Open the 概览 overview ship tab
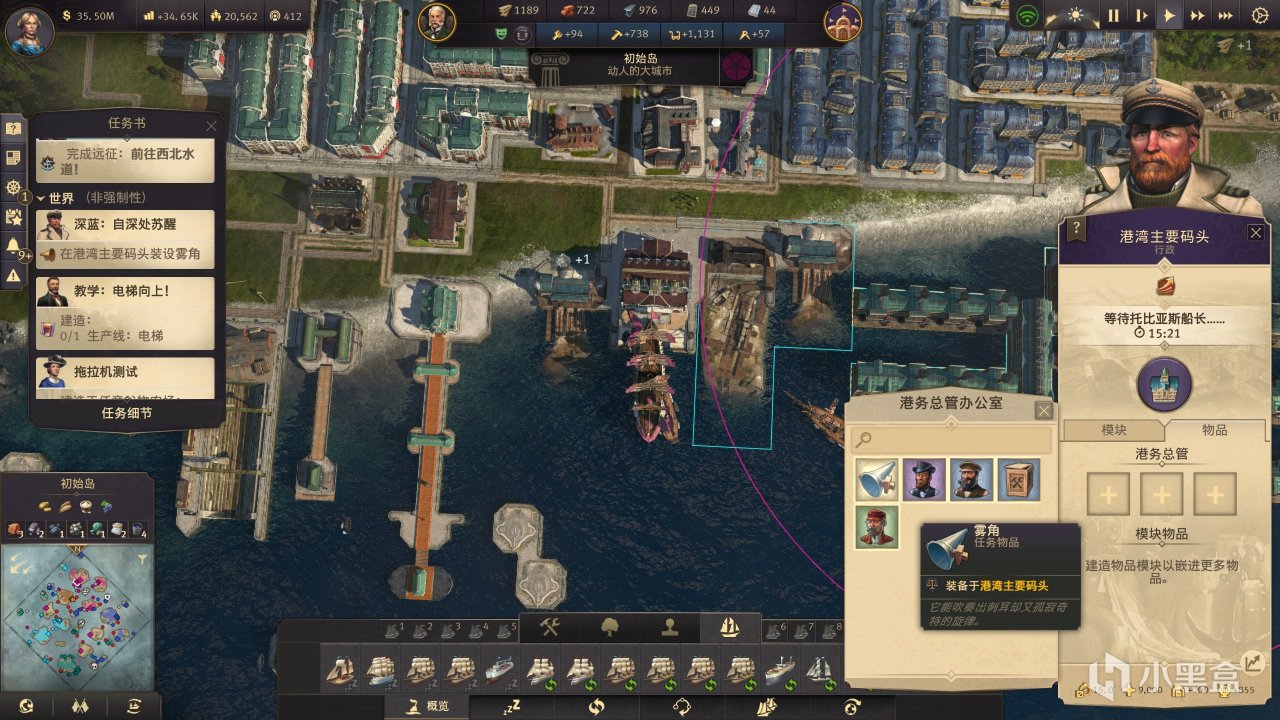Image resolution: width=1280 pixels, height=720 pixels. [429, 707]
